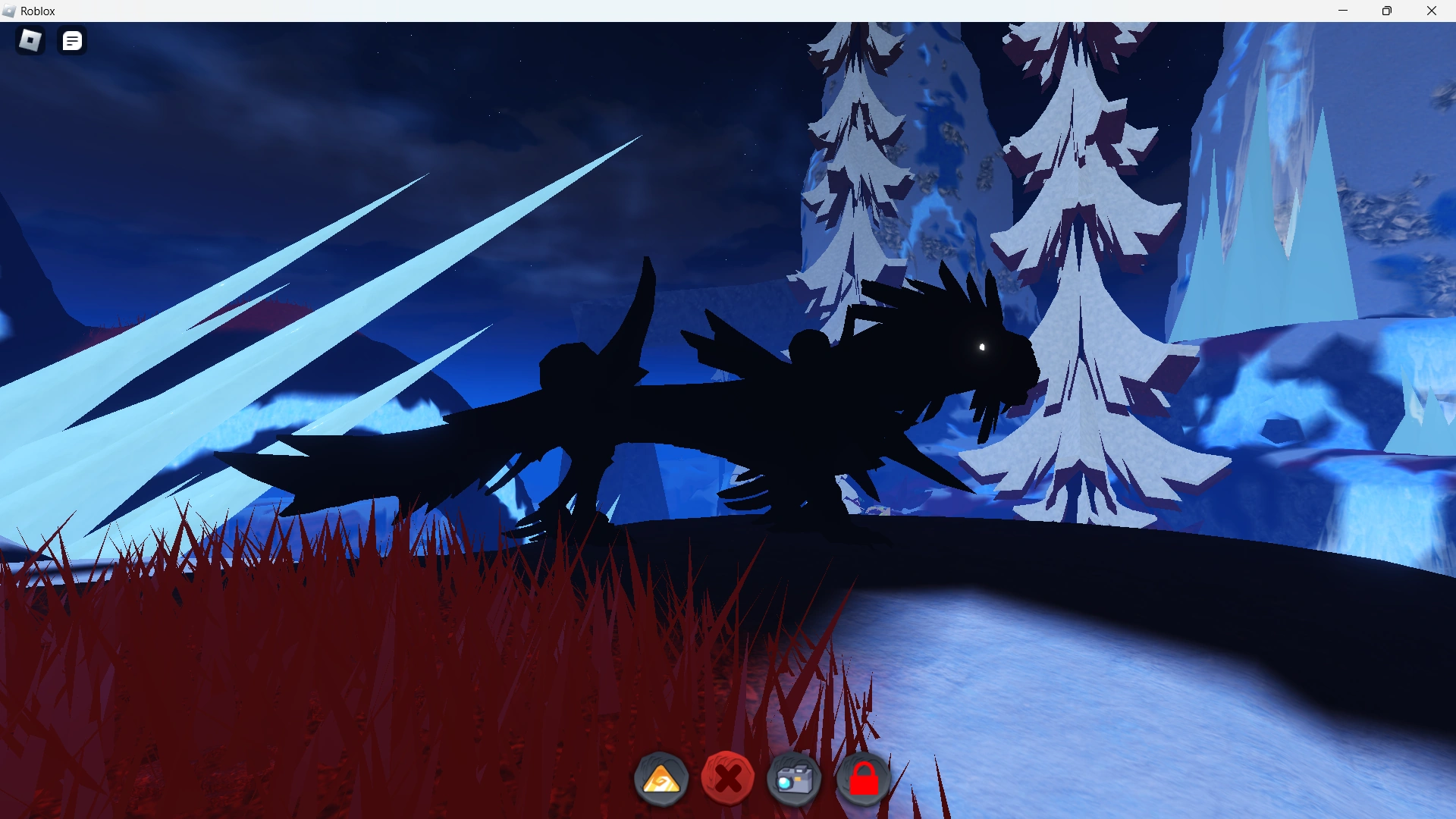Restore down the Roblox window
Screen dimensions: 1456x819
[1388, 11]
